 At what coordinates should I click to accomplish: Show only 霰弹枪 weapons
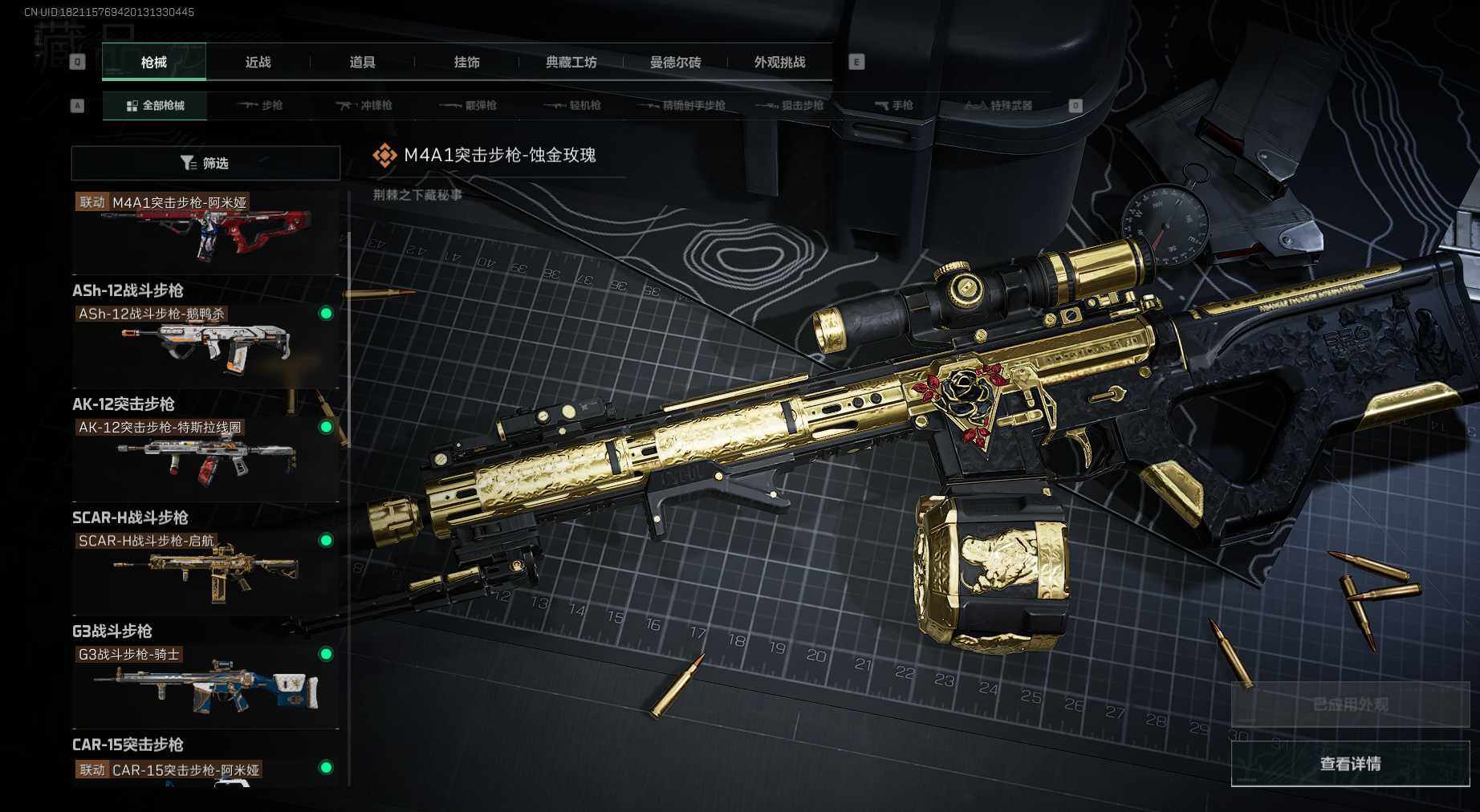coord(469,105)
